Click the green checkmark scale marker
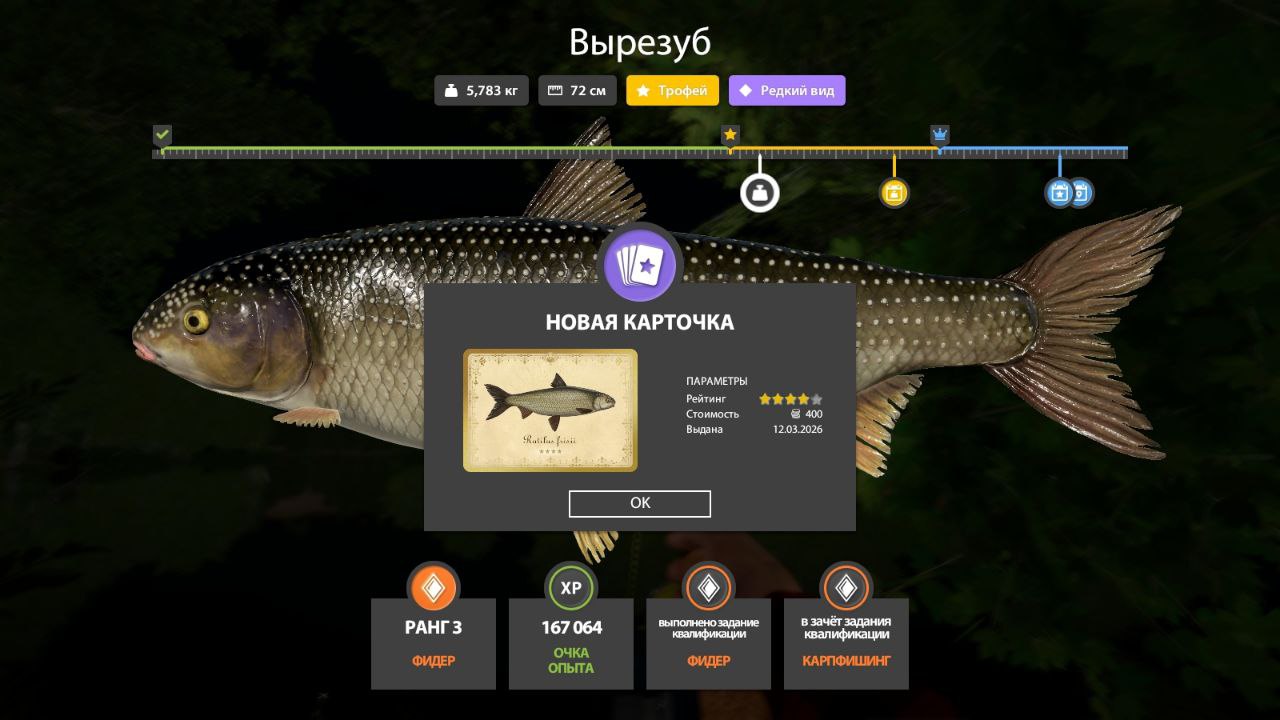1280x720 pixels. coord(163,135)
